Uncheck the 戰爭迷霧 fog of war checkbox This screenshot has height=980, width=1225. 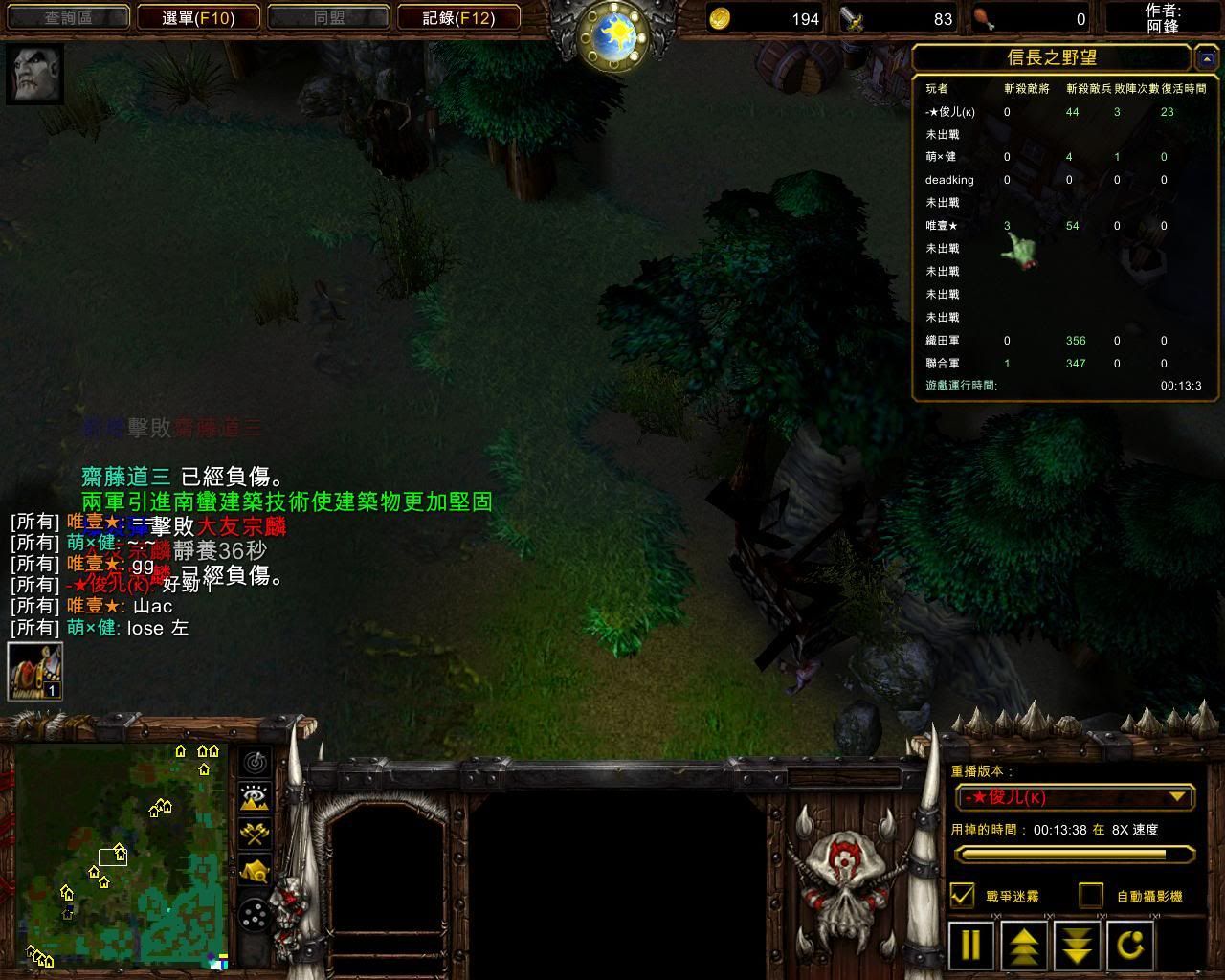coord(963,896)
